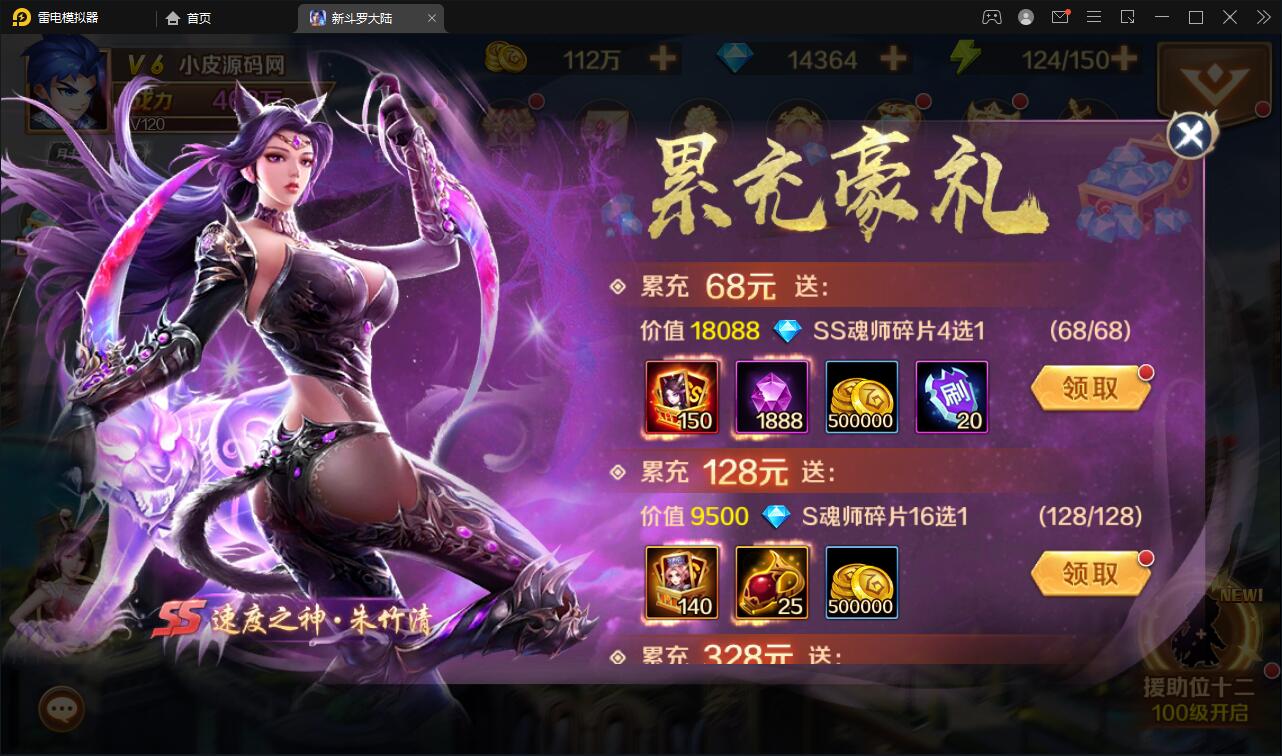Click the gamepad icon in the titlebar
1282x756 pixels.
tap(992, 17)
